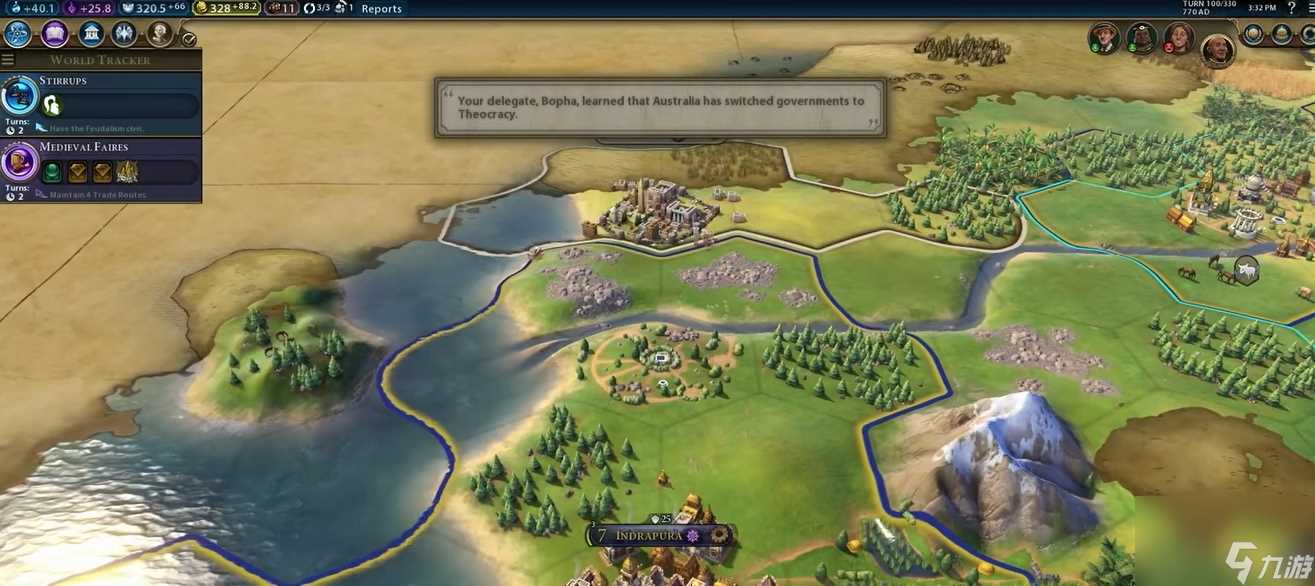The height and width of the screenshot is (586, 1315).
Task: Click the gold treasury readout
Action: 226,8
